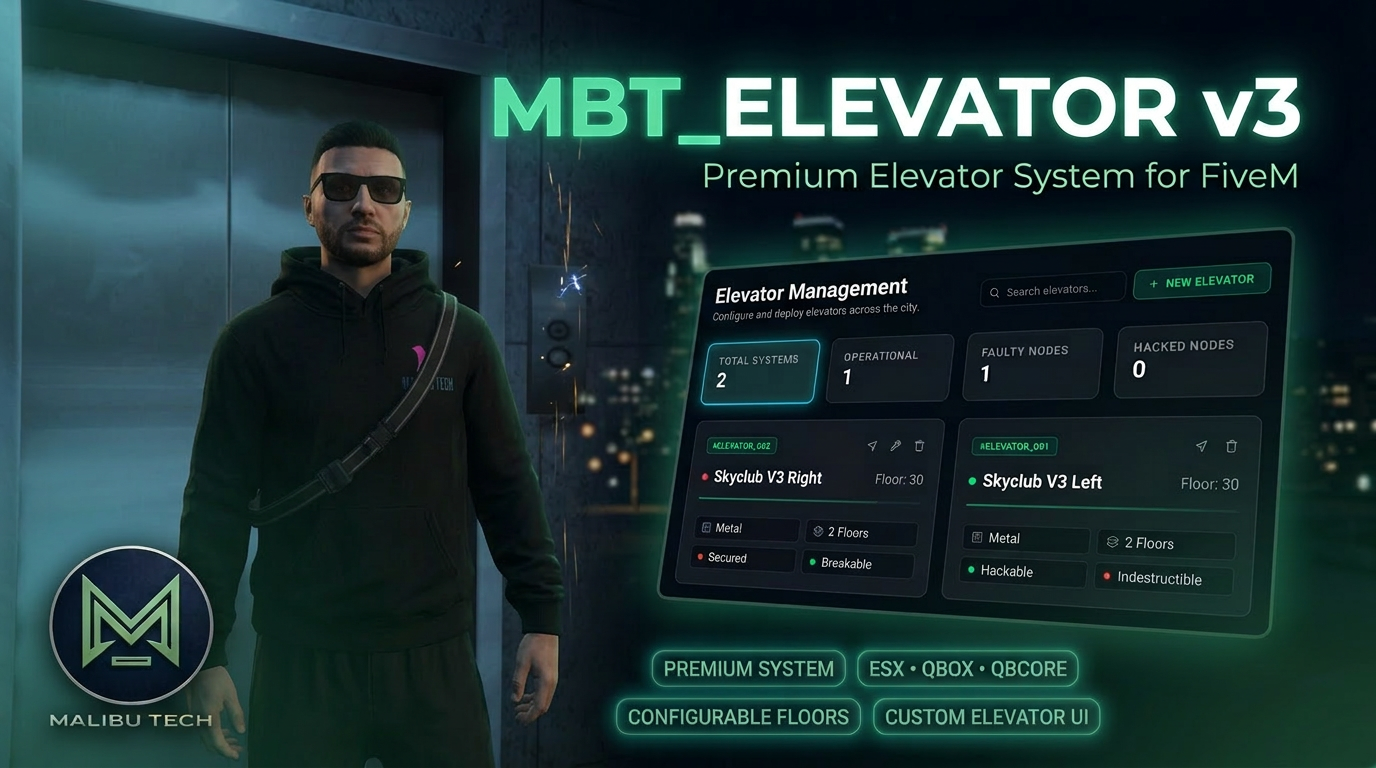Click the delete trash icon on Skyclub V3 Right
The height and width of the screenshot is (768, 1376).
click(x=919, y=446)
